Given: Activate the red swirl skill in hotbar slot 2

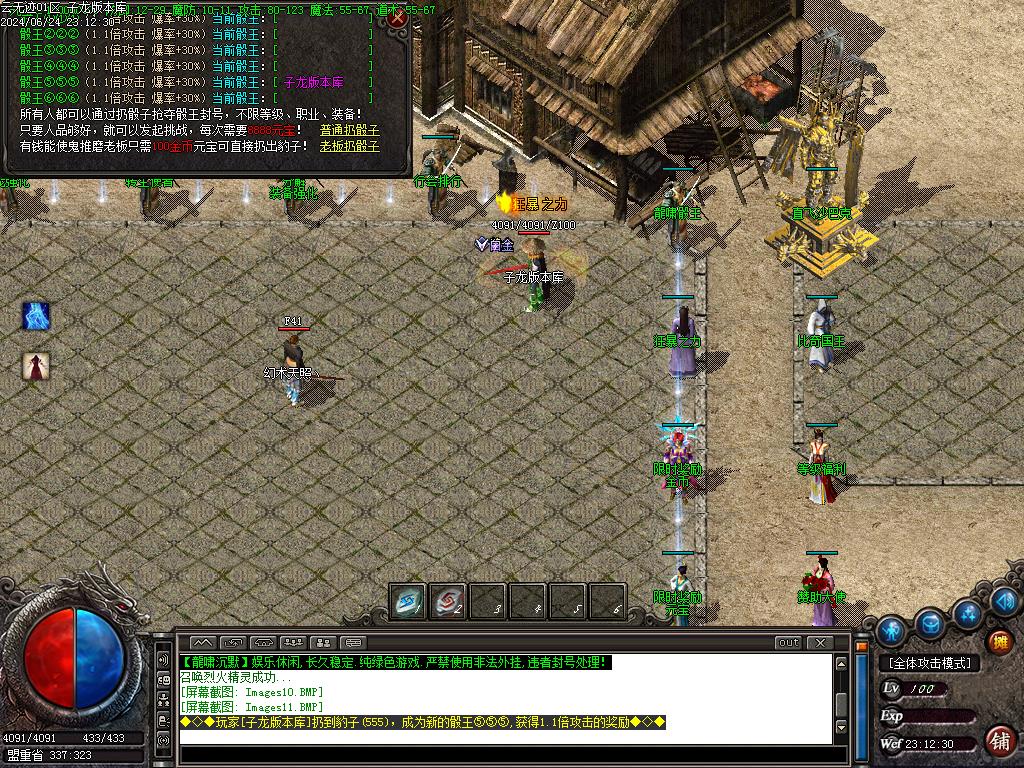Looking at the screenshot, I should point(447,601).
